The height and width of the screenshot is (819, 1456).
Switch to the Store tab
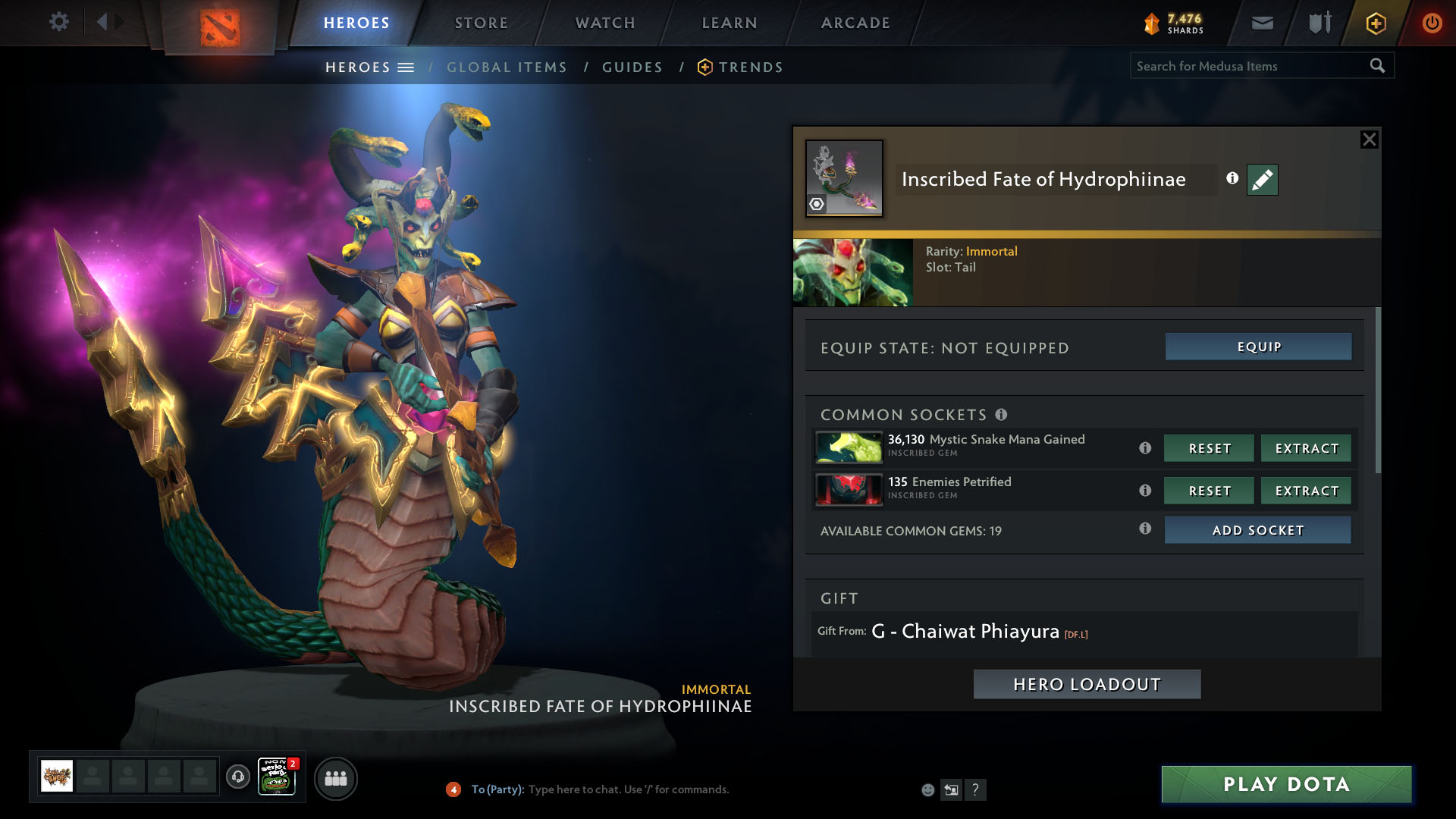(482, 23)
